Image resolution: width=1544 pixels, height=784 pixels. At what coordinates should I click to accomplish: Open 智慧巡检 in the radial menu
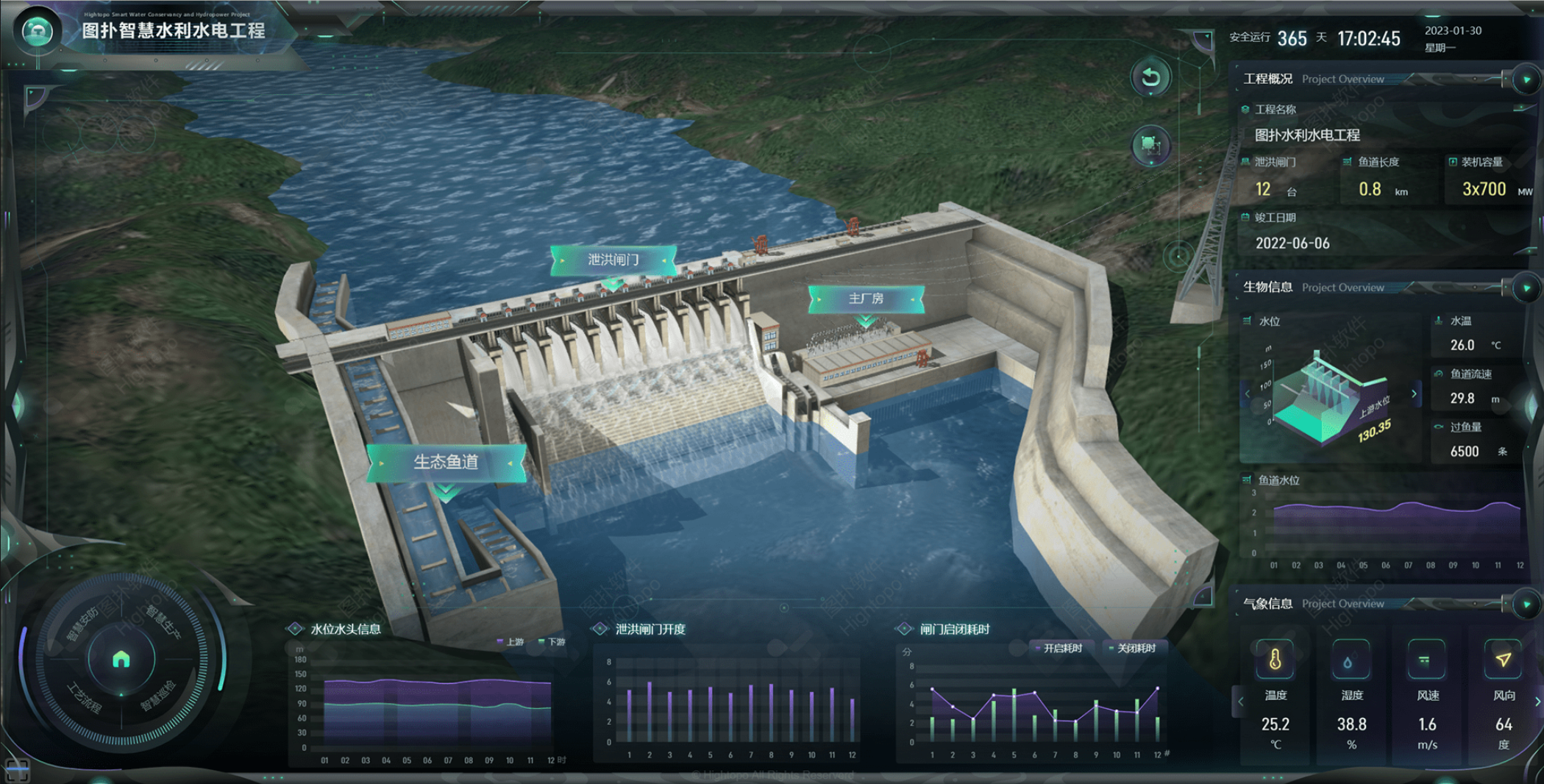[x=160, y=696]
